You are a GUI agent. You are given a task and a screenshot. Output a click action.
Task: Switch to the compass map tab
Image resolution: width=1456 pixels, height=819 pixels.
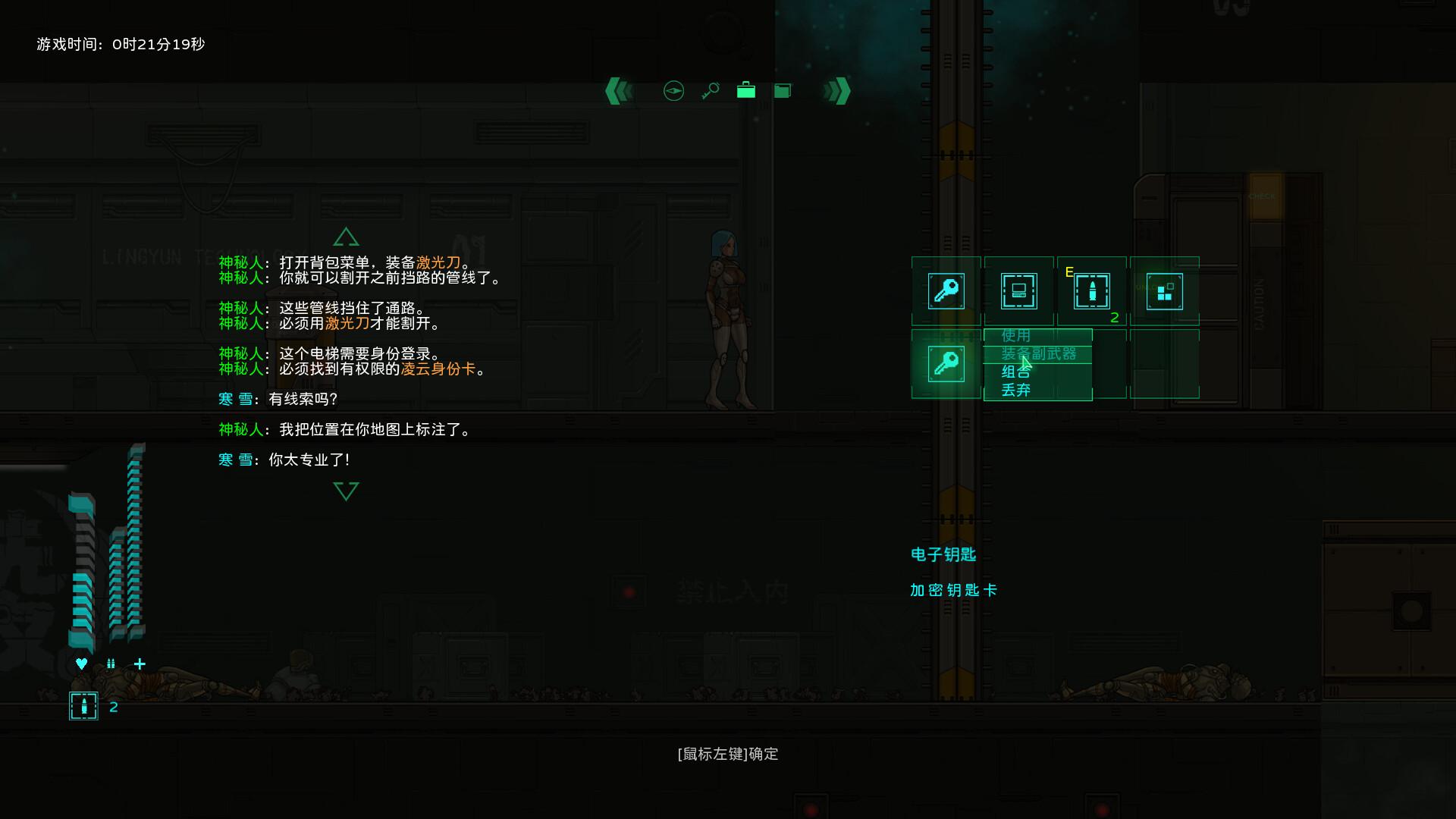pyautogui.click(x=673, y=91)
